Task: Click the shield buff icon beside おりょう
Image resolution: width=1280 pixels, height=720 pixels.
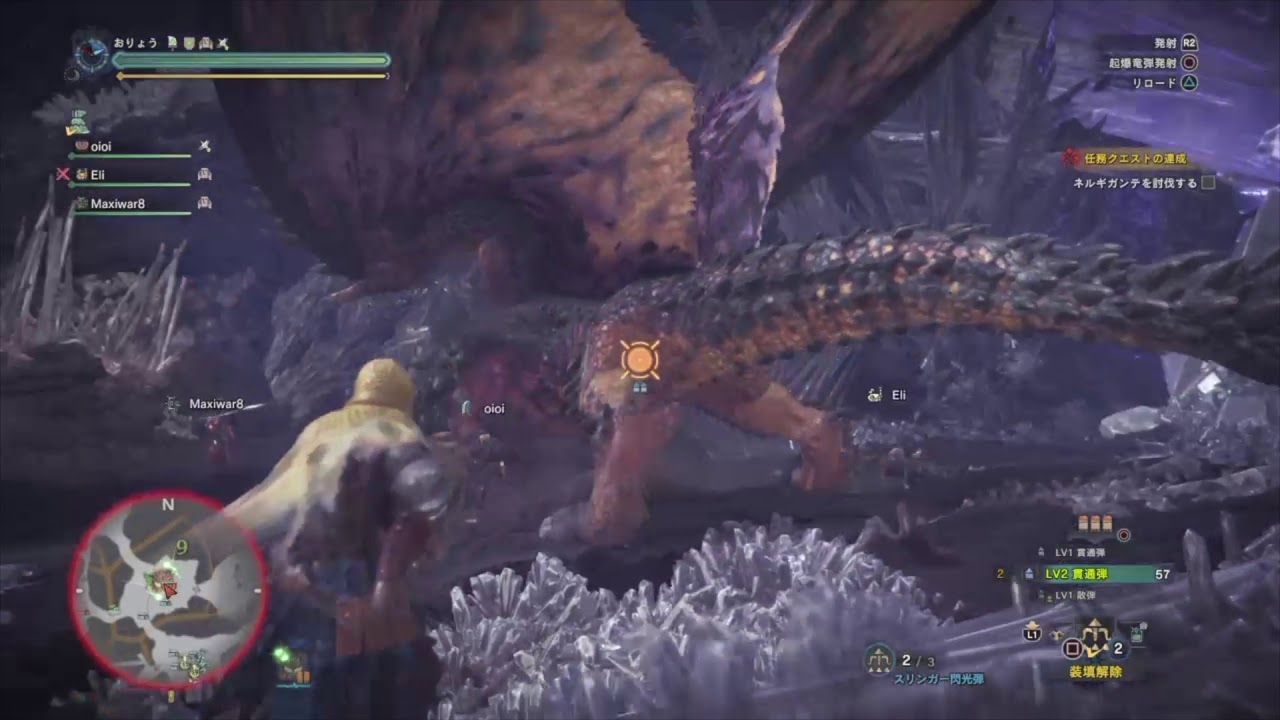Action: pos(189,43)
